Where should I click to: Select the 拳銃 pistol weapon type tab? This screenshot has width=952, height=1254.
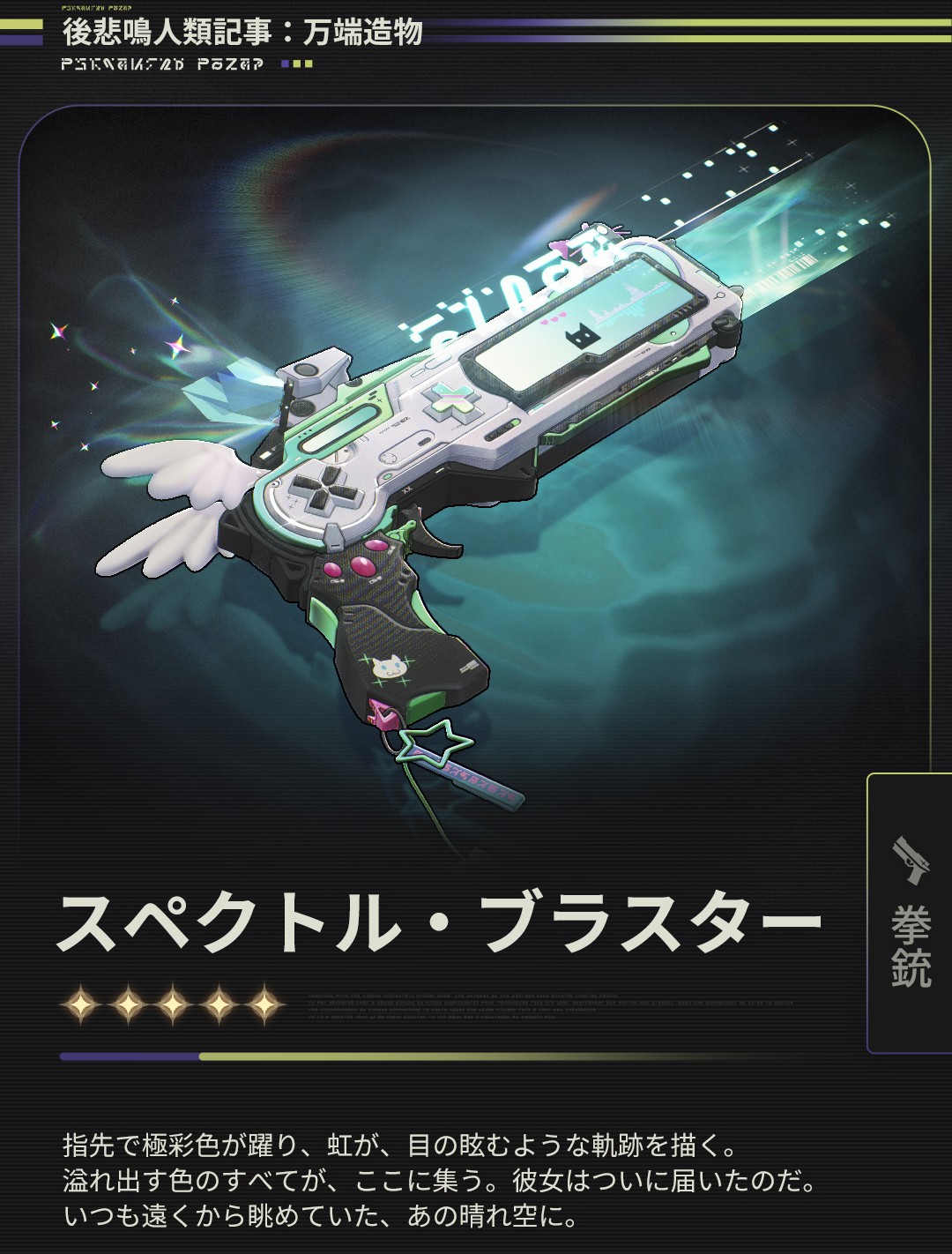coord(910,913)
